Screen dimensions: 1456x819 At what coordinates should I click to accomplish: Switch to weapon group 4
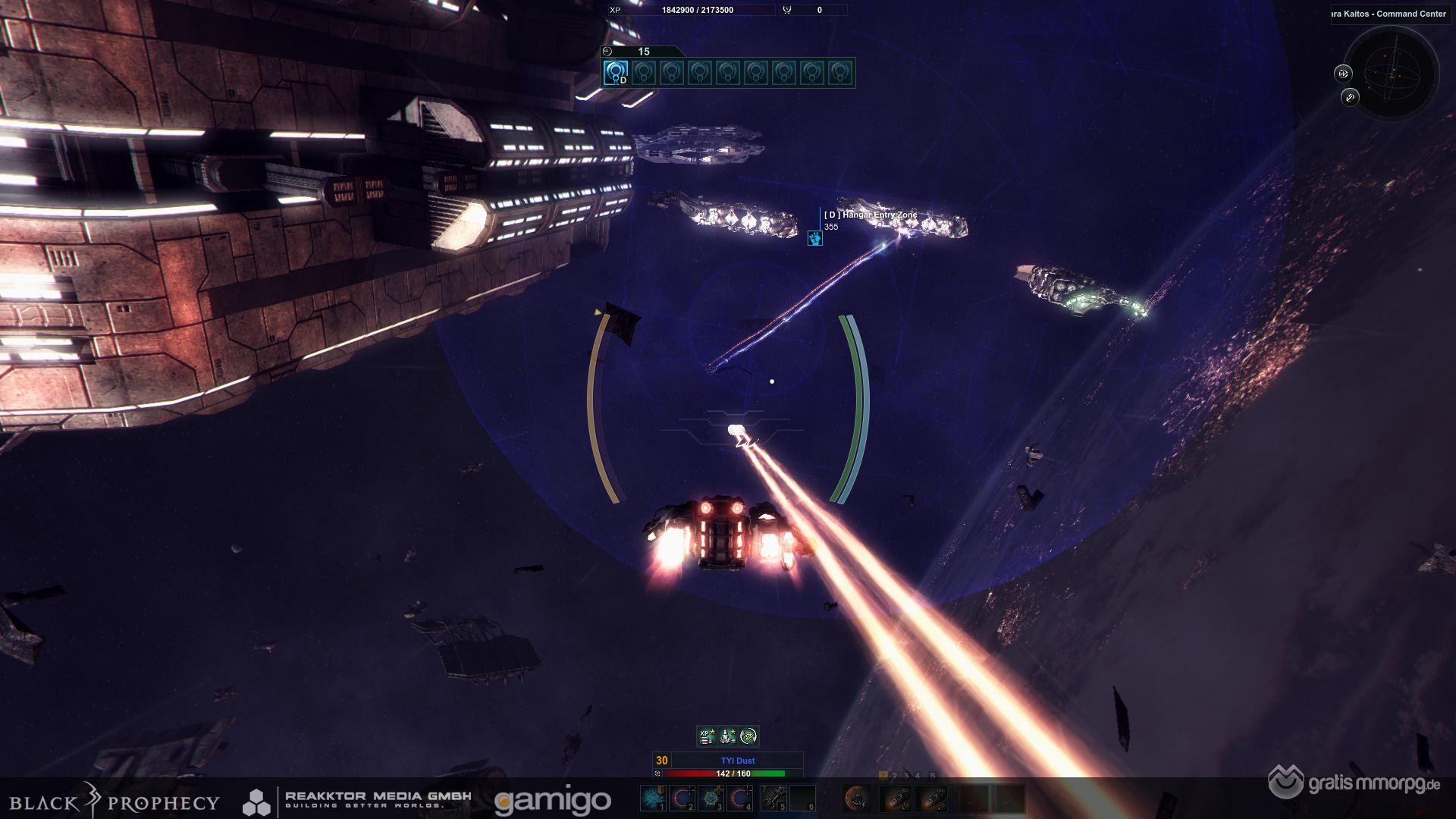(x=918, y=776)
